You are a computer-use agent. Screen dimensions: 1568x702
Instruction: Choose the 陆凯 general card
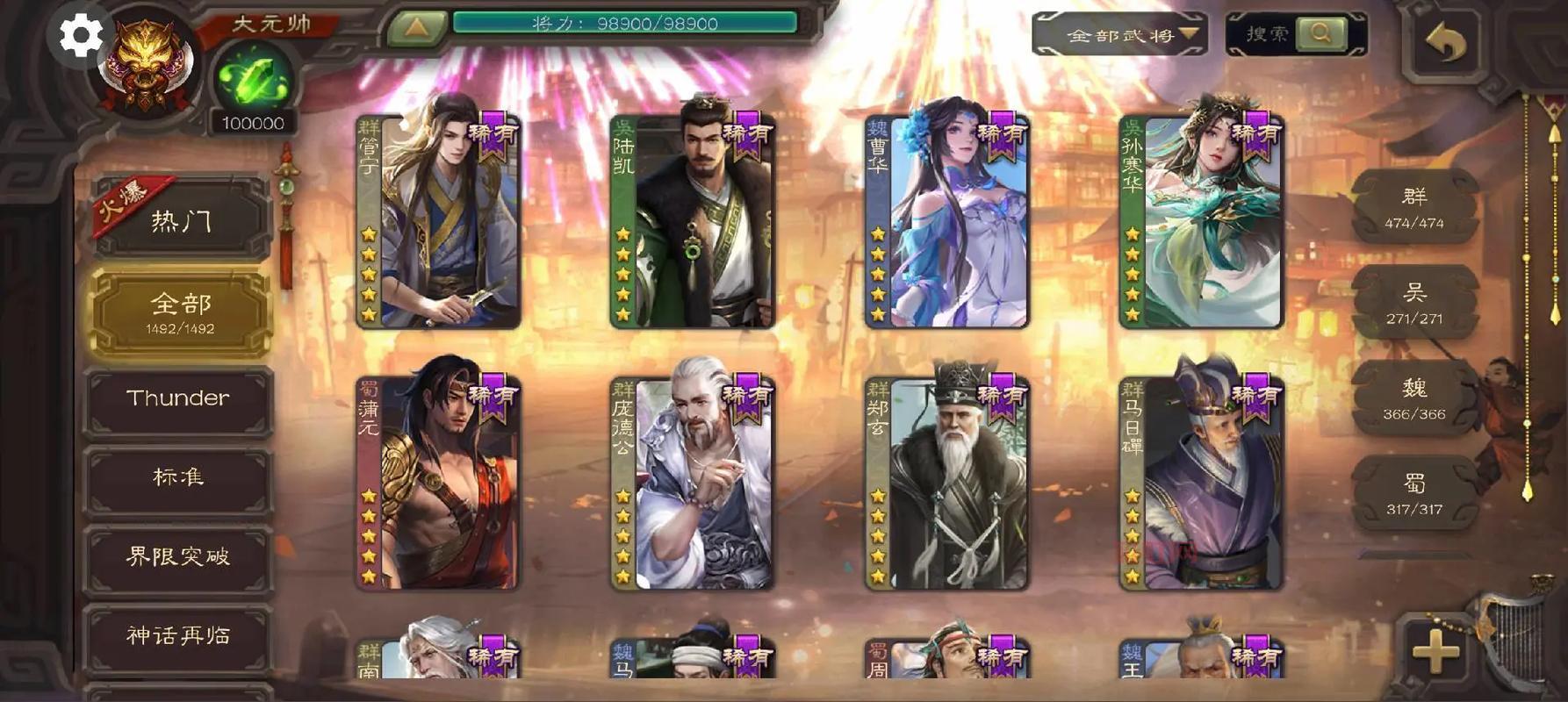pyautogui.click(x=694, y=222)
